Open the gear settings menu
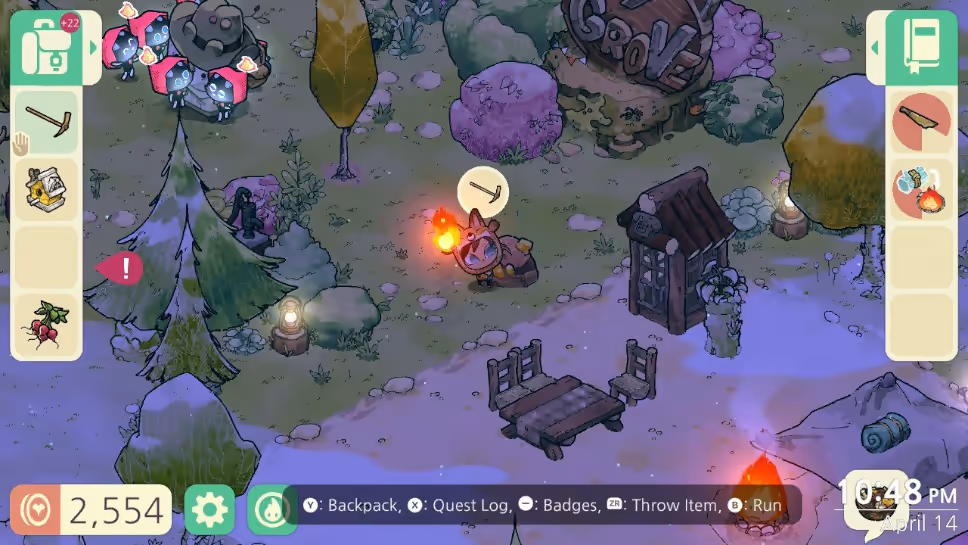This screenshot has width=968, height=545. (x=209, y=510)
